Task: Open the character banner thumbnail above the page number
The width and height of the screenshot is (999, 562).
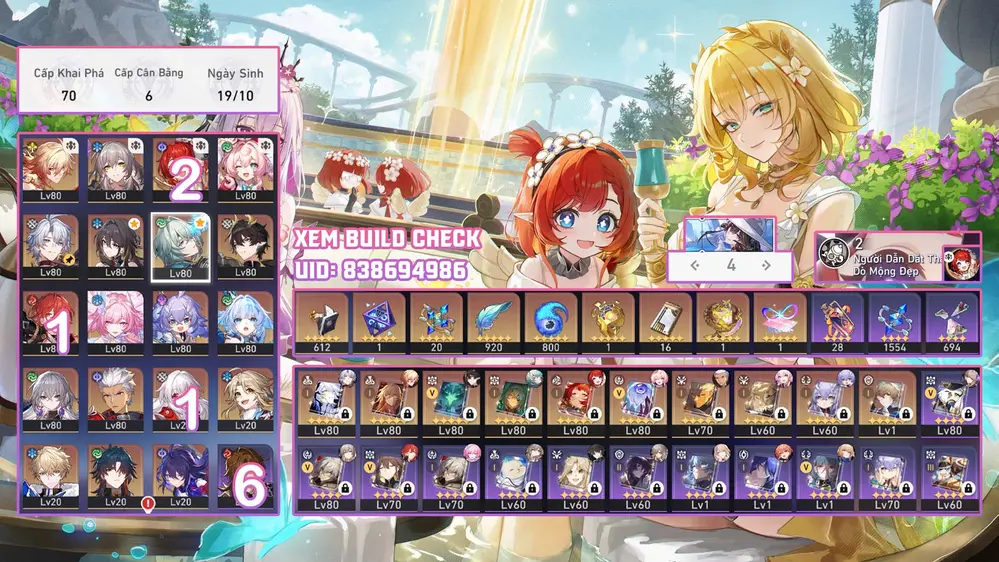Action: click(x=730, y=233)
